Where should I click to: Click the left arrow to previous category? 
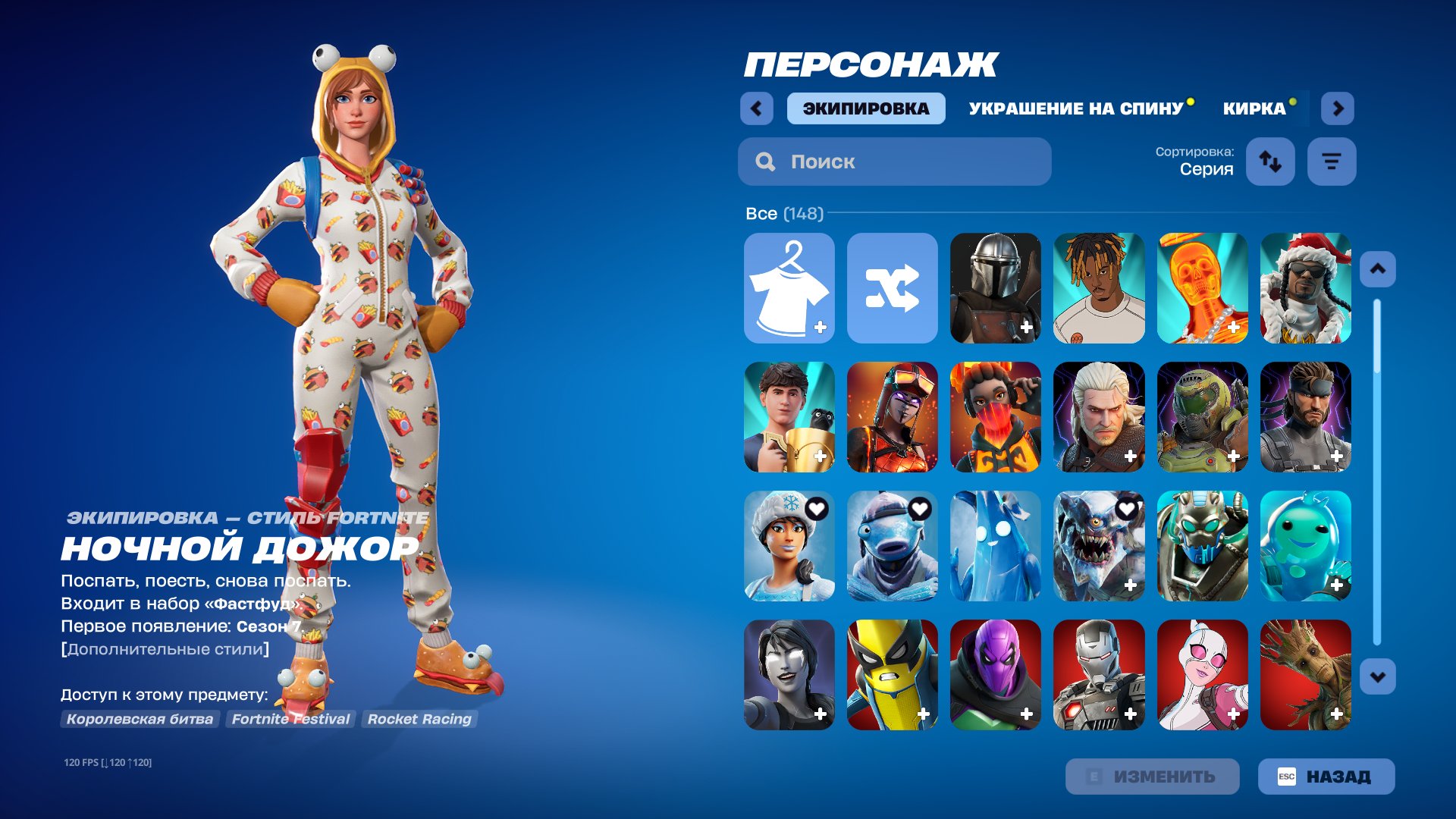pos(755,108)
